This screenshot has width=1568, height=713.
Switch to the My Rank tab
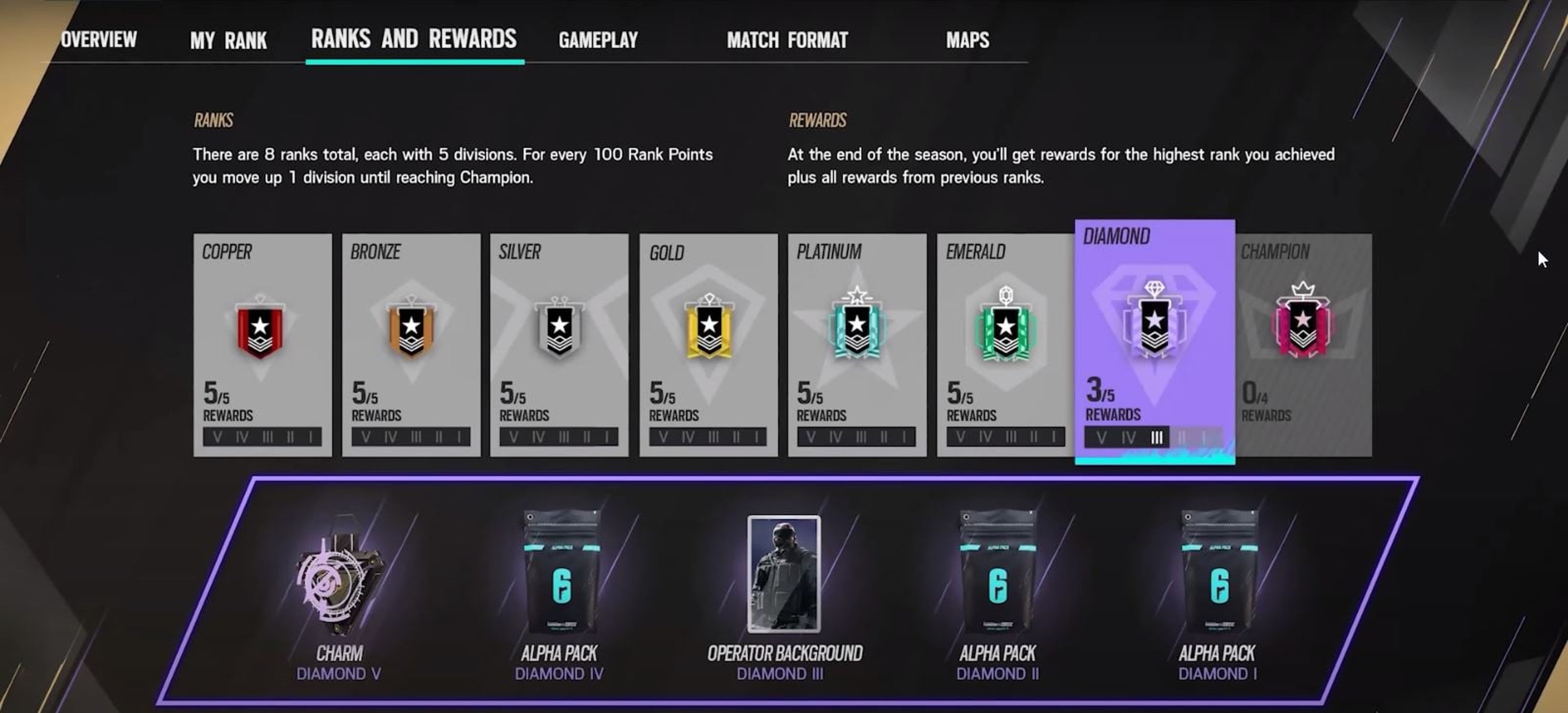point(228,40)
